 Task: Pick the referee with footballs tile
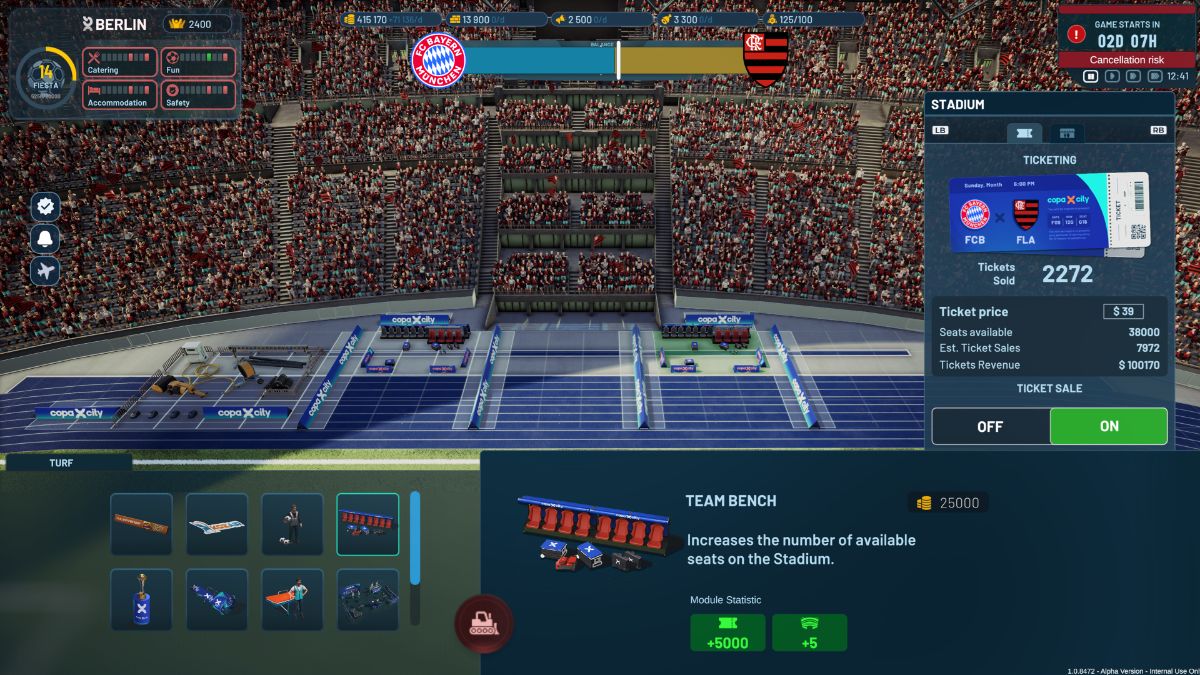pyautogui.click(x=292, y=524)
